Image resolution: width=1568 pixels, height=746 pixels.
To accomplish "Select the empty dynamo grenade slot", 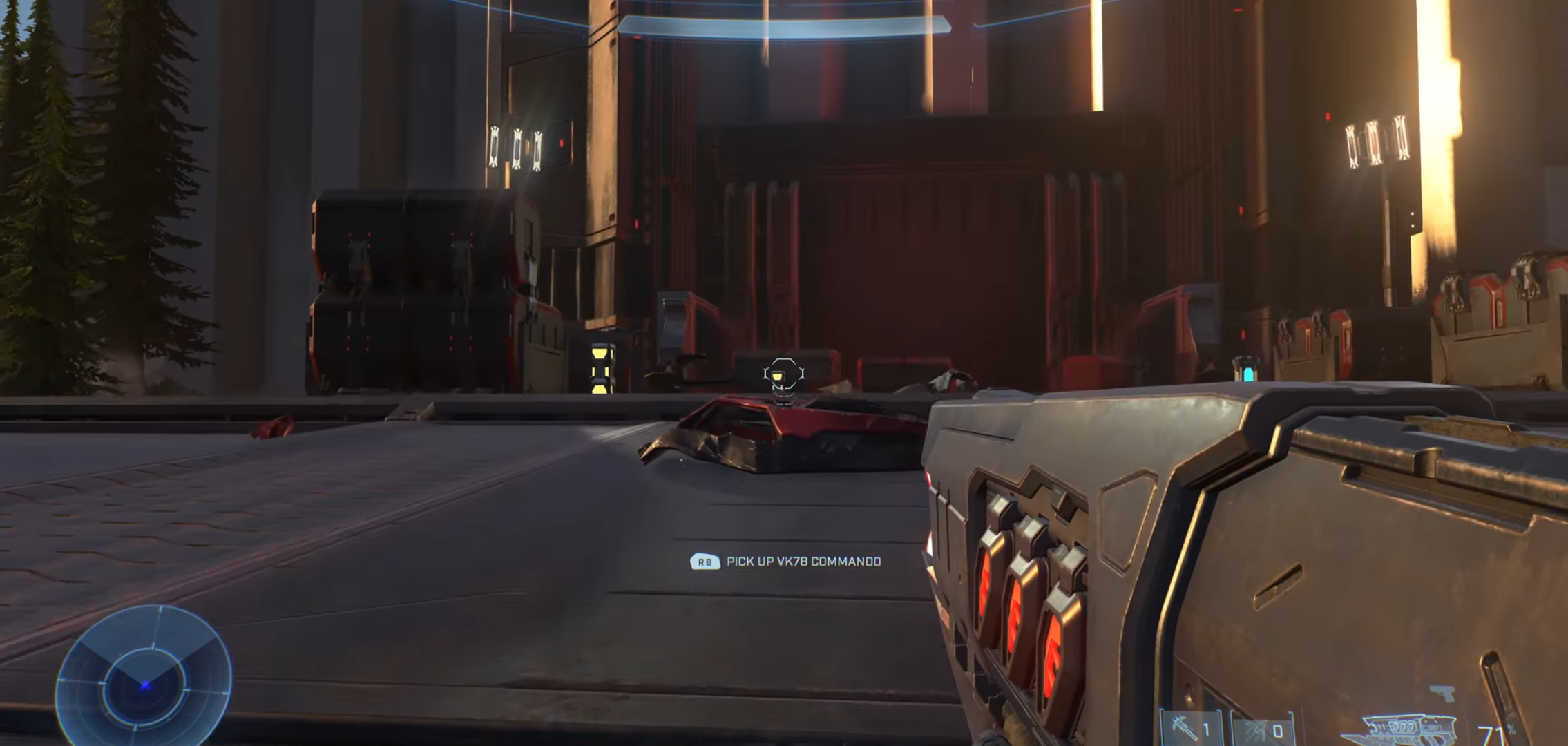I will click(1263, 731).
